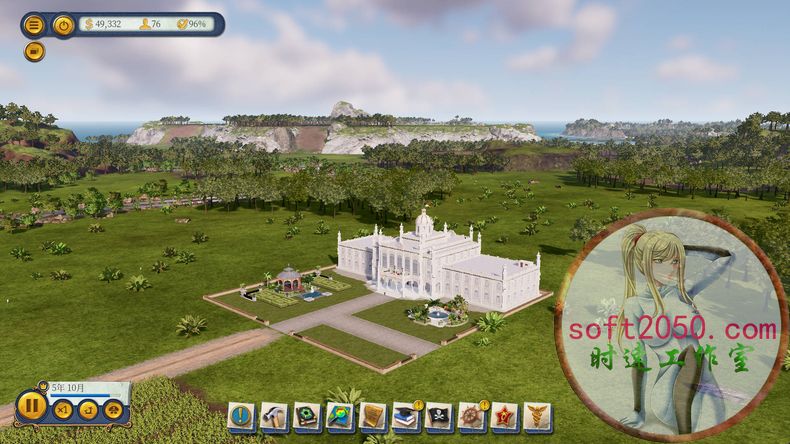Image resolution: width=790 pixels, height=444 pixels.
Task: Change the game speed with the x1 button
Action: [62, 409]
